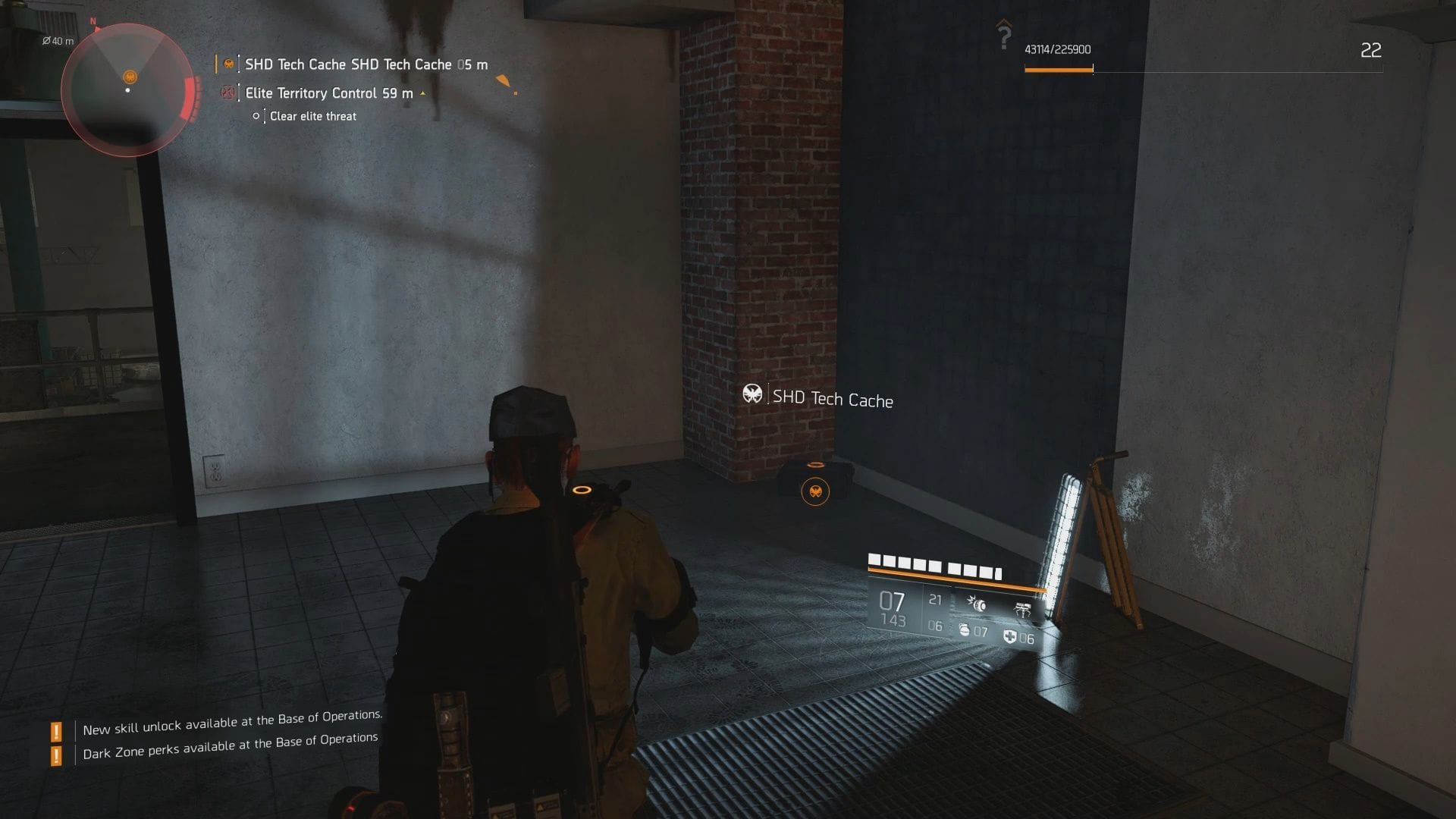Toggle the Clear elite threat objective circle
1456x819 pixels.
pos(256,116)
